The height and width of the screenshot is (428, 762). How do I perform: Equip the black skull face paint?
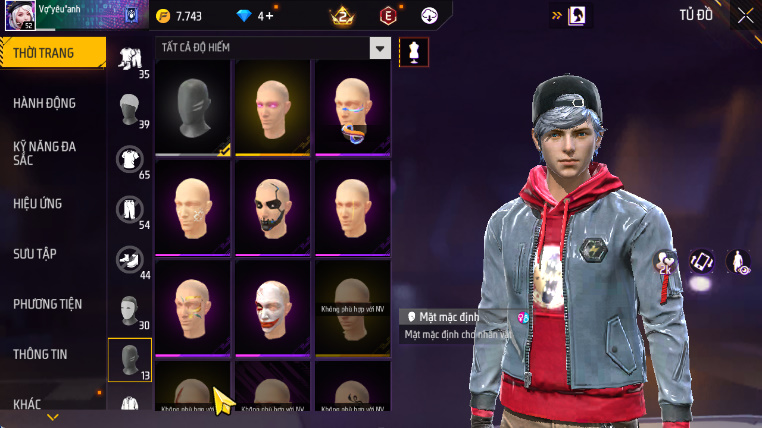[272, 207]
